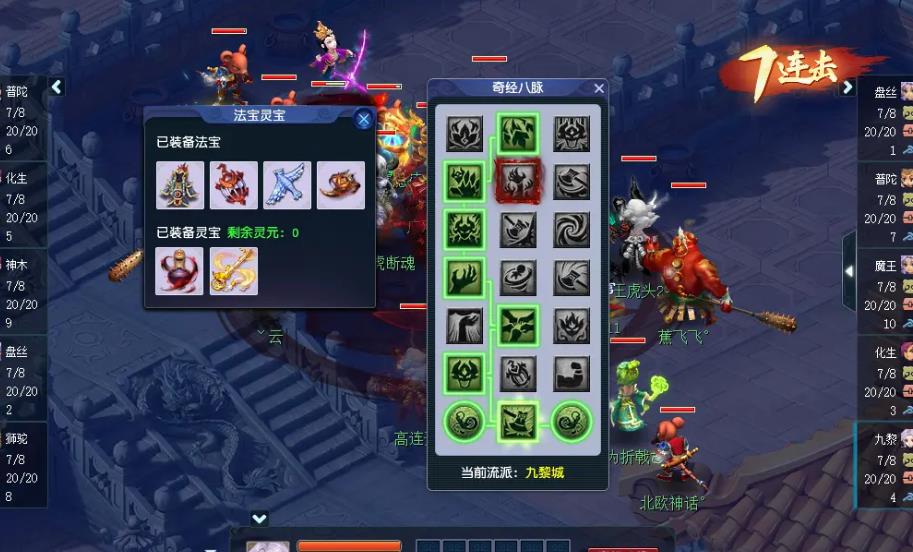Click the down arrow above the bottom bar
Viewport: 913px width, 552px height.
point(259,518)
